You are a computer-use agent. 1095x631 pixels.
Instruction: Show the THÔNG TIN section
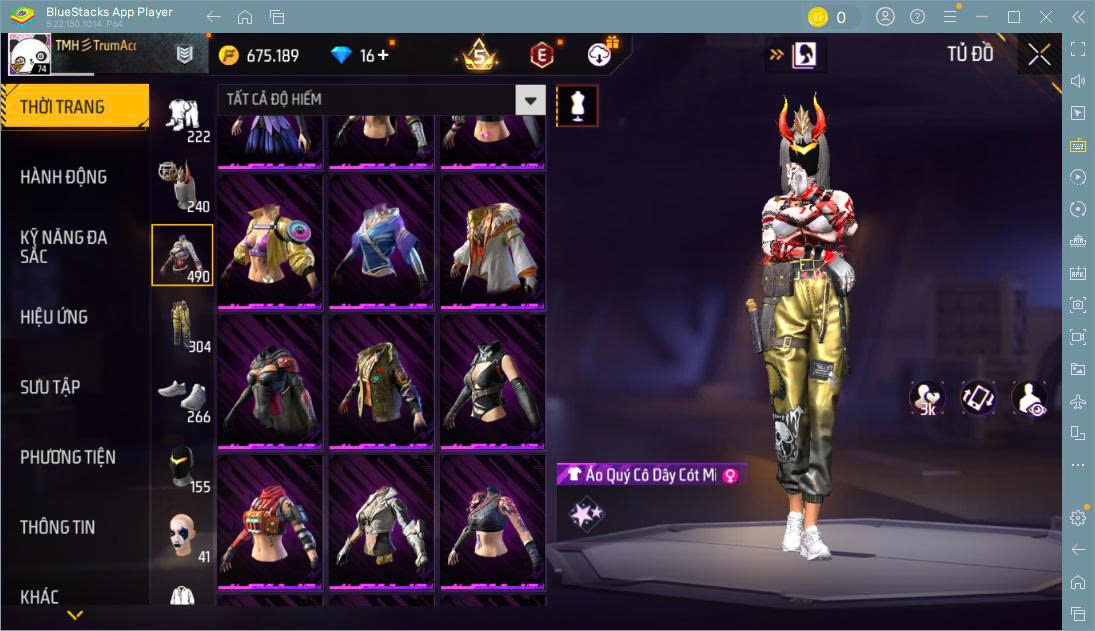[x=58, y=527]
